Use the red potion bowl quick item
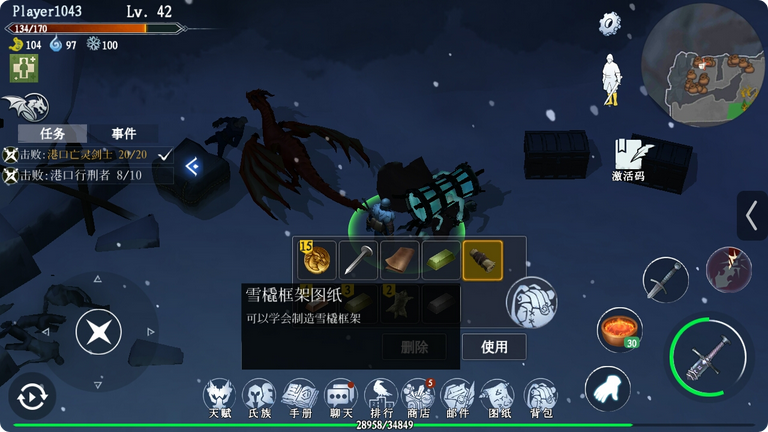 (x=619, y=328)
